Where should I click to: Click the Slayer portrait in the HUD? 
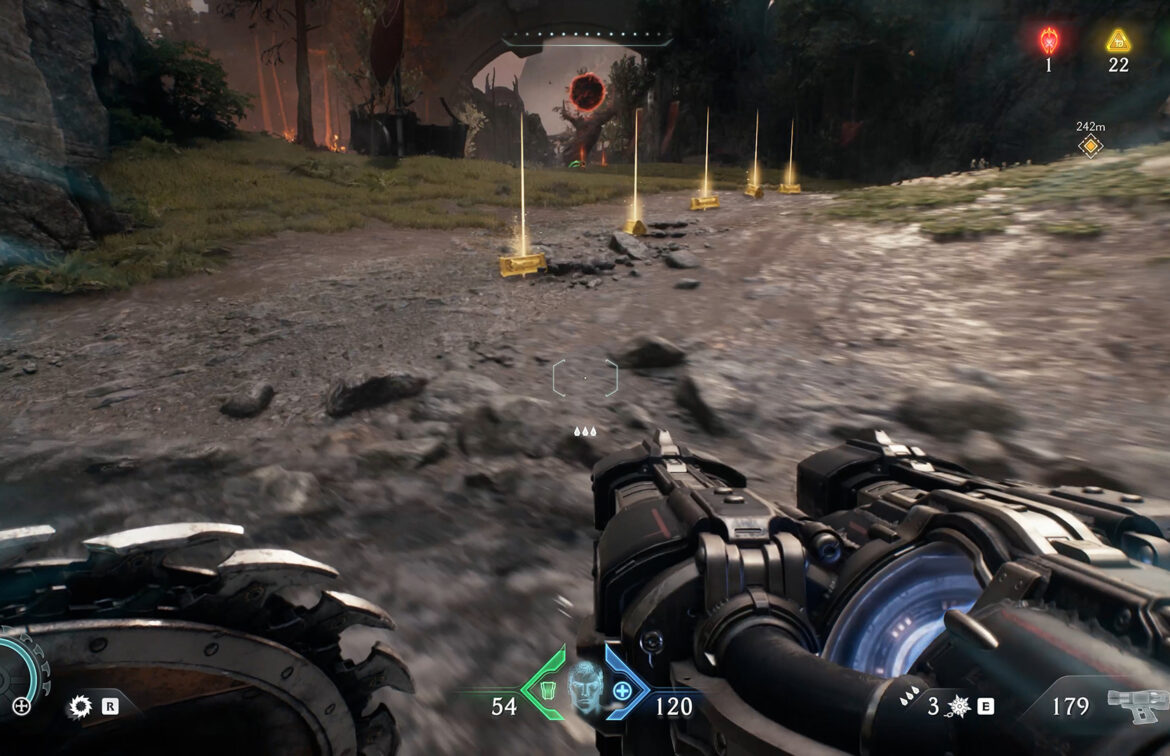584,686
